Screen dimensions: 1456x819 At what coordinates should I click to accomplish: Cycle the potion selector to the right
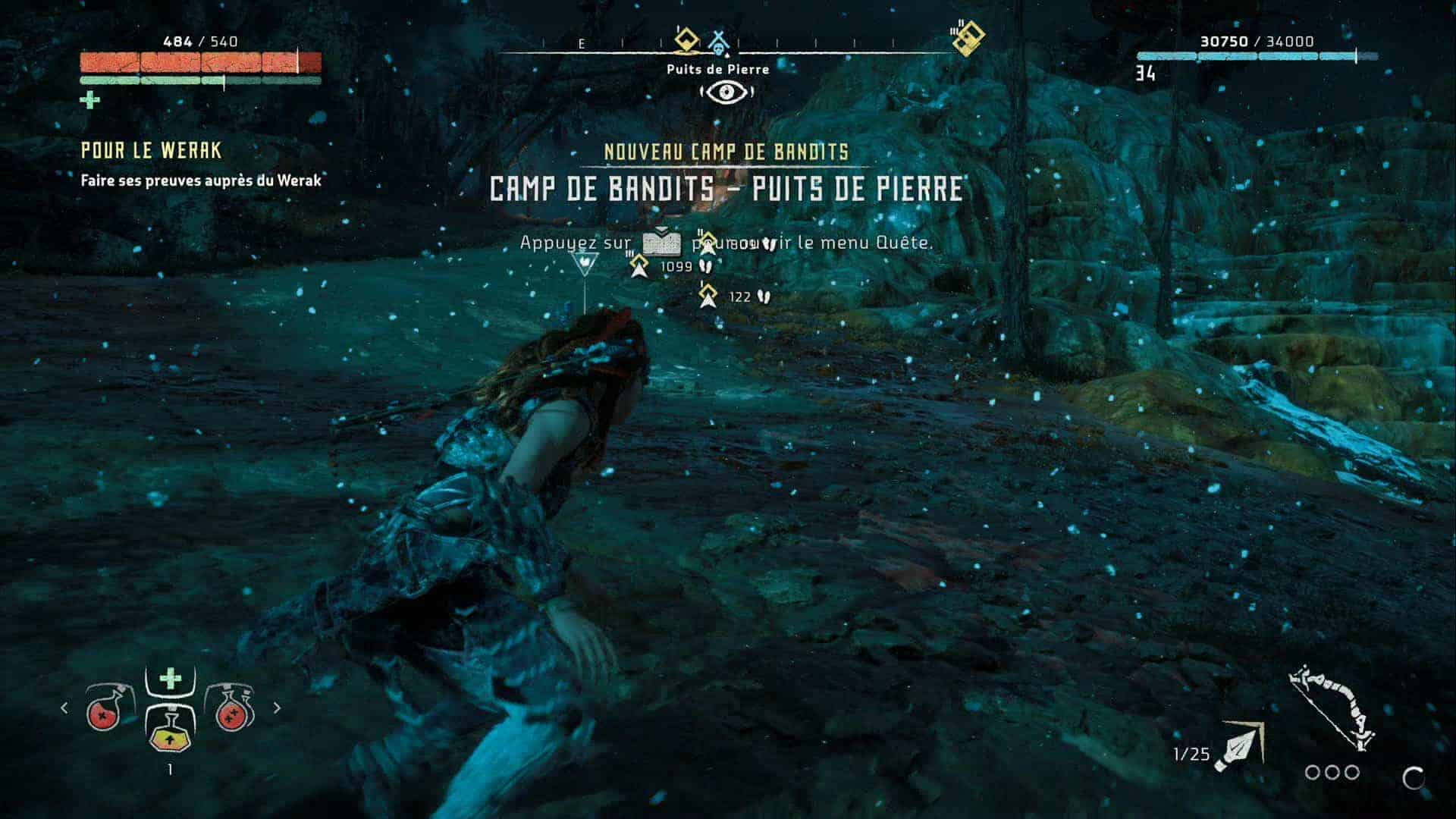point(277,708)
